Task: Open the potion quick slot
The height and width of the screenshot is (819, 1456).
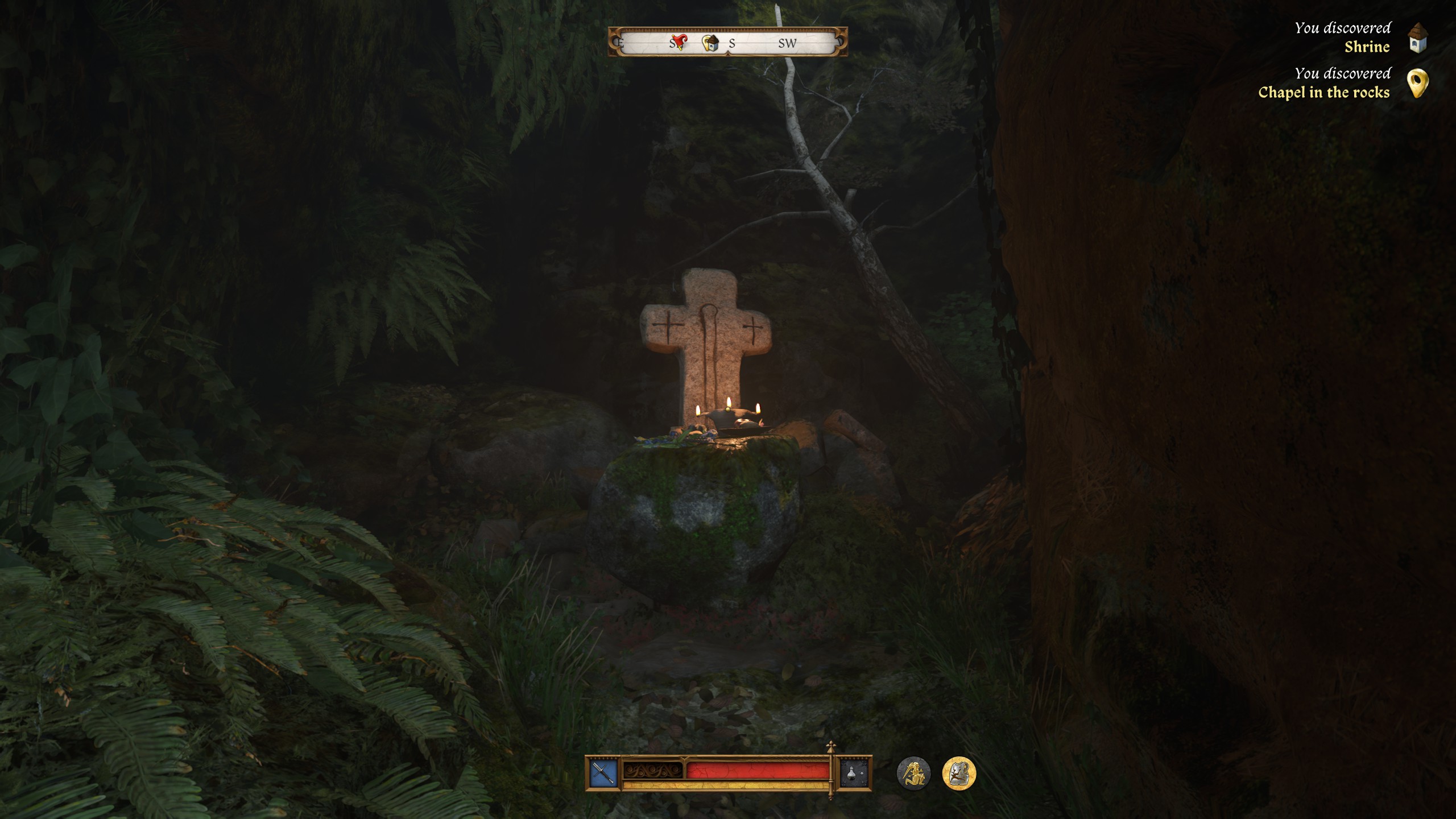Action: [x=855, y=773]
